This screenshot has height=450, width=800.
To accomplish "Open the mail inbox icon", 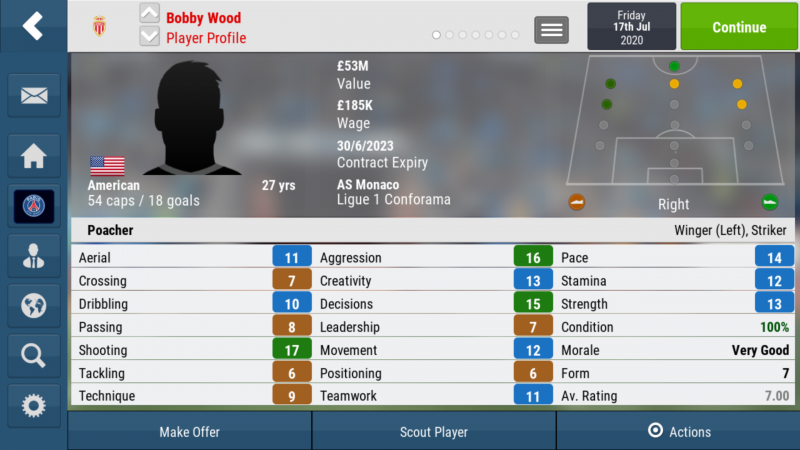I will pyautogui.click(x=33, y=96).
